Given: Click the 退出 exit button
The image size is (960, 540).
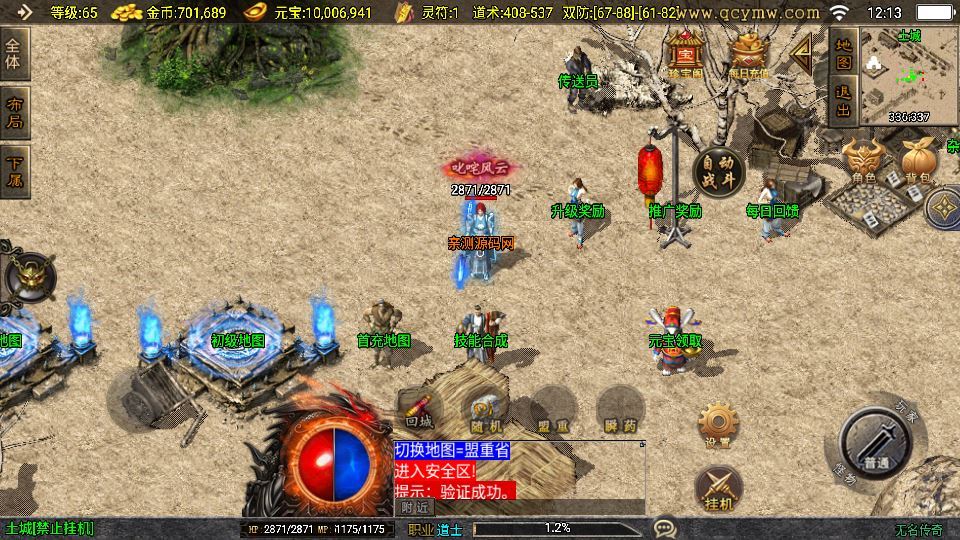Looking at the screenshot, I should point(843,100).
